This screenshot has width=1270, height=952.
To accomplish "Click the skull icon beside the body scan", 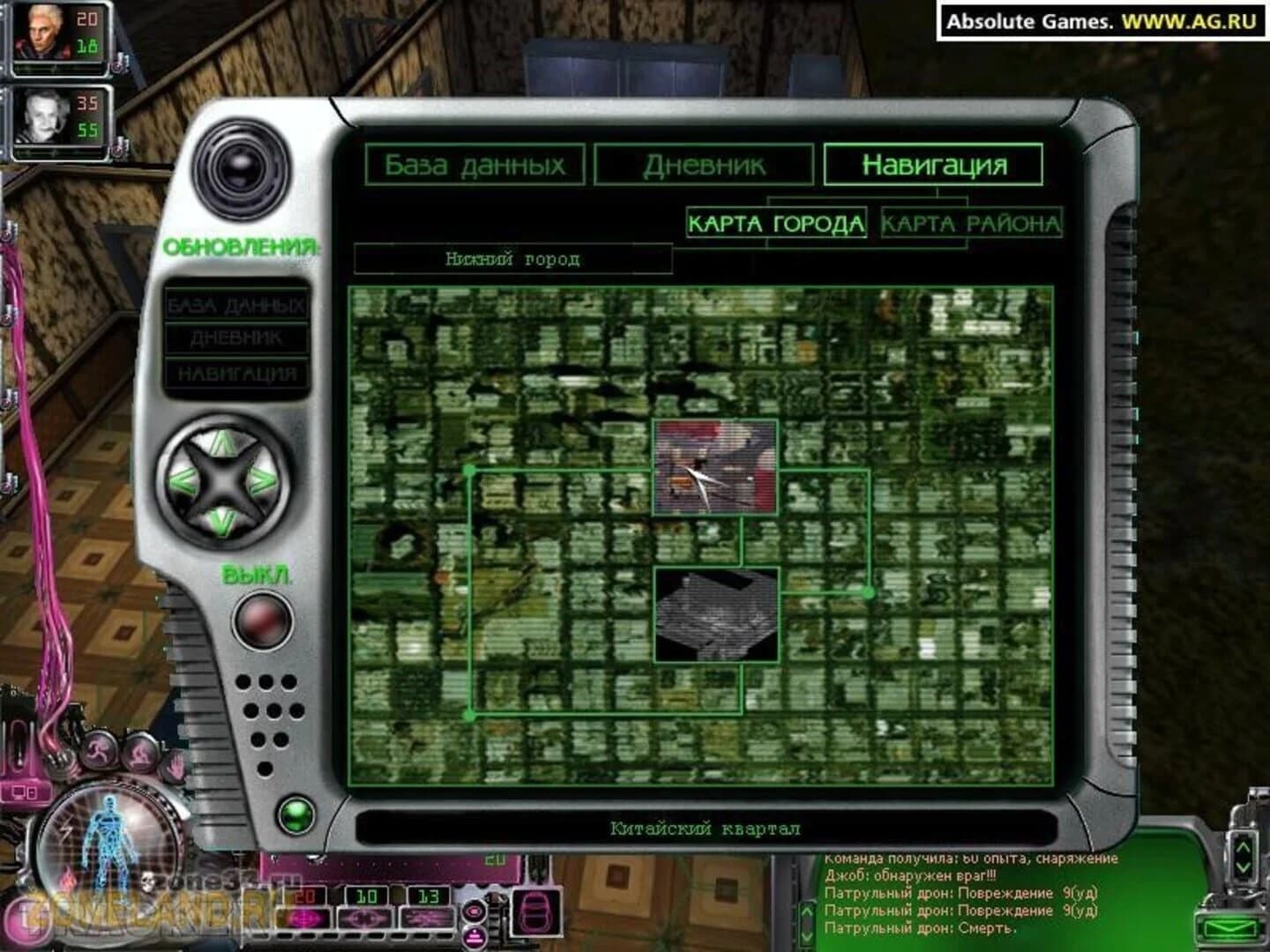I will [x=147, y=881].
